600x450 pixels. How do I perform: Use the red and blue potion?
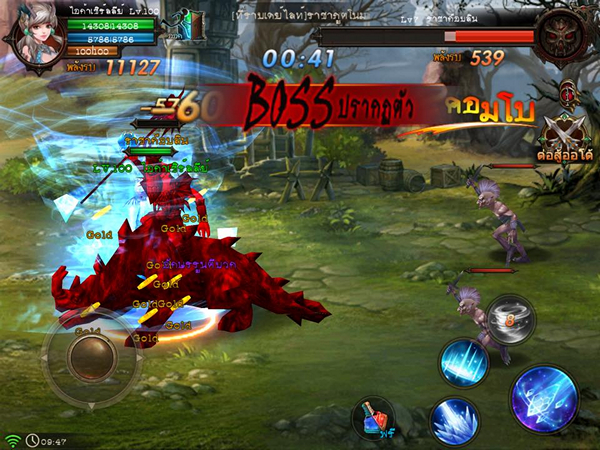click(x=377, y=419)
